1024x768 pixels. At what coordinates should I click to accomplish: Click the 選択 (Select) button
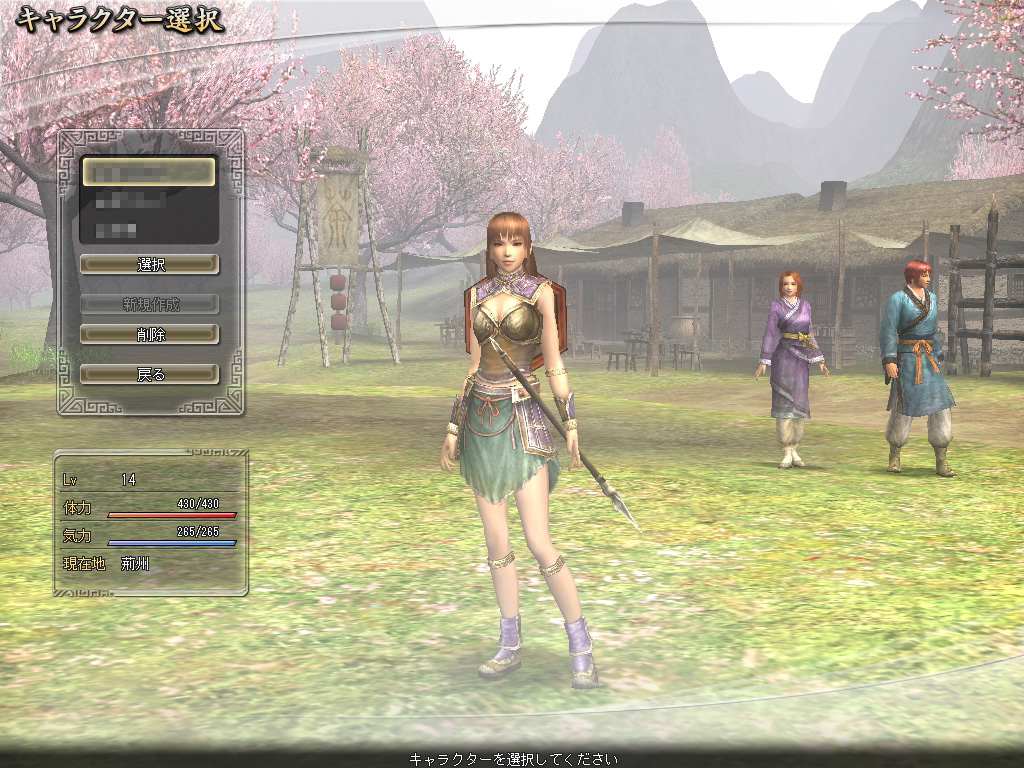click(149, 264)
